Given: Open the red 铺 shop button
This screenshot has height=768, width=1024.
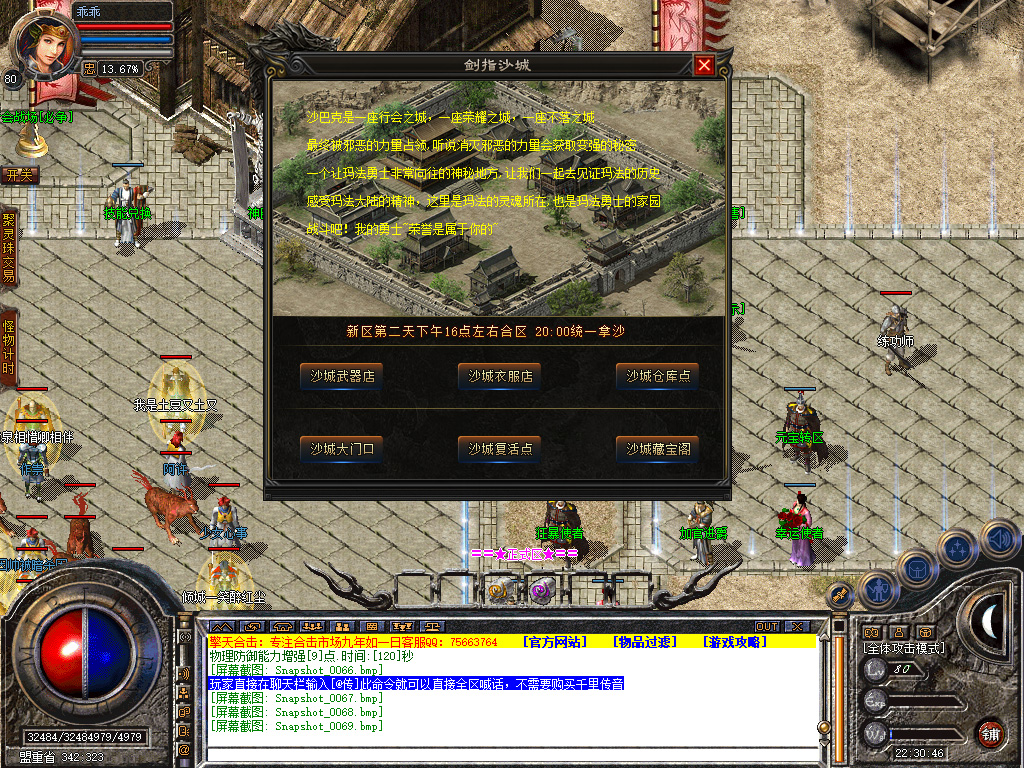Looking at the screenshot, I should coord(991,732).
